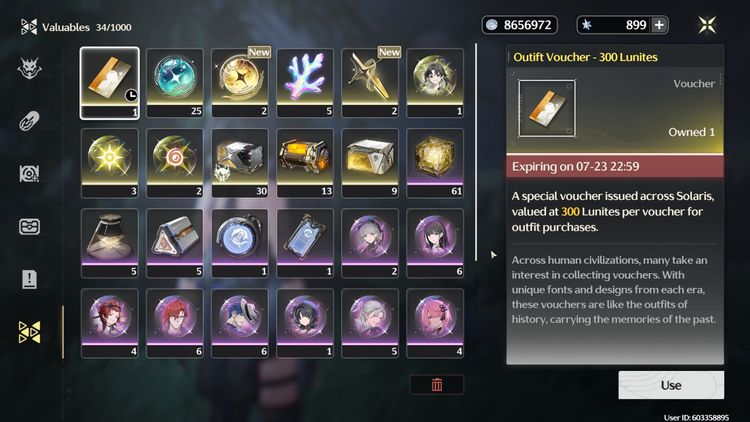
Task: Open the exclamation mark document tab
Action: point(29,279)
